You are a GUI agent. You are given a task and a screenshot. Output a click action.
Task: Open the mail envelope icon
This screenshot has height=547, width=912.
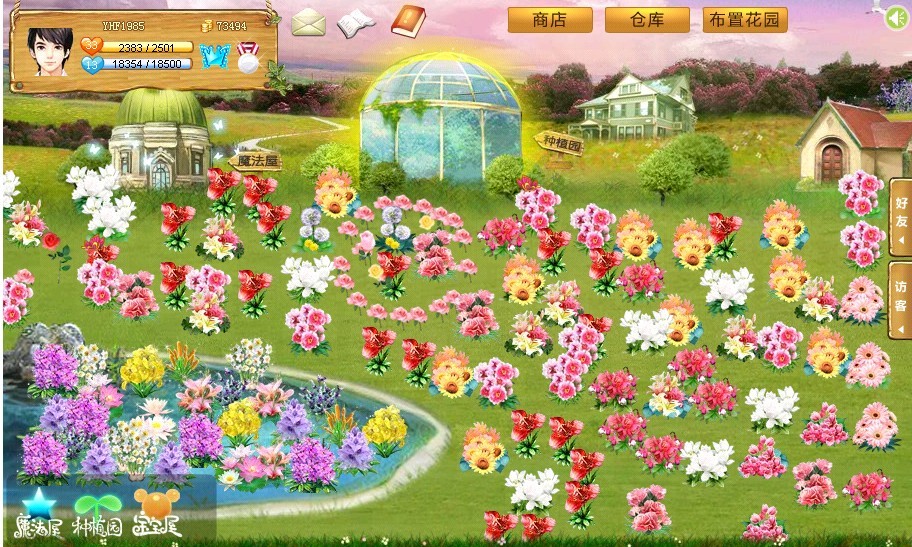[x=309, y=22]
